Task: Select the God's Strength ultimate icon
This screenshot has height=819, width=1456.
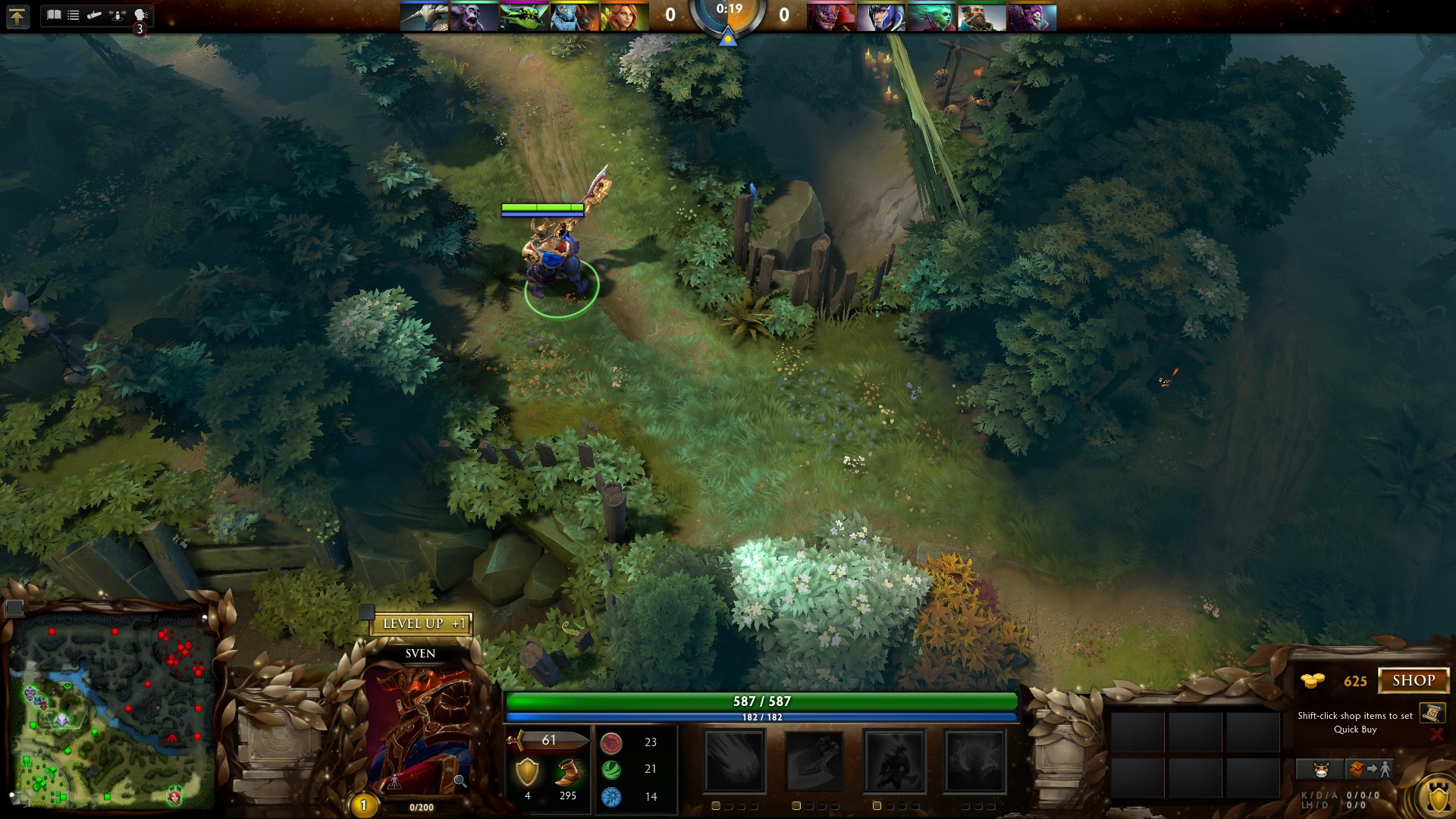Action: click(974, 761)
